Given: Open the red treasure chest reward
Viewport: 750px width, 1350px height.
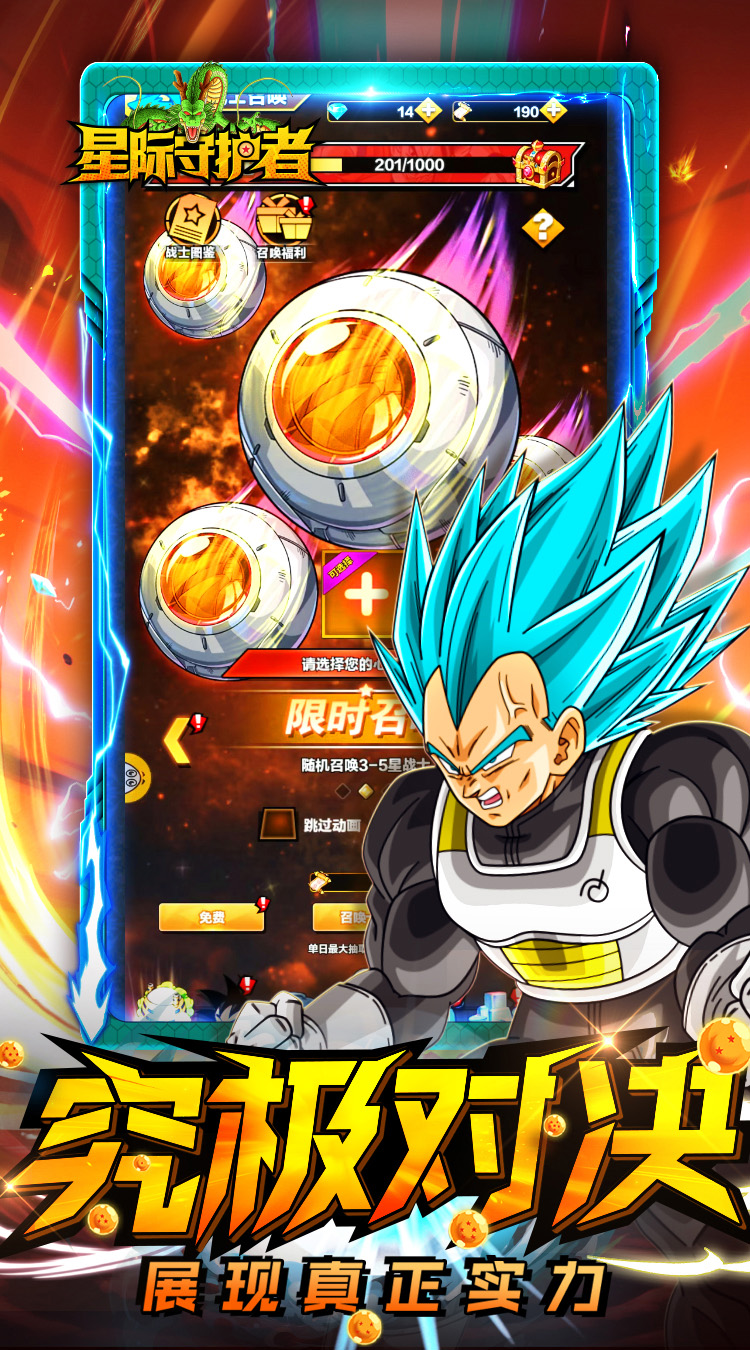Looking at the screenshot, I should click(538, 165).
